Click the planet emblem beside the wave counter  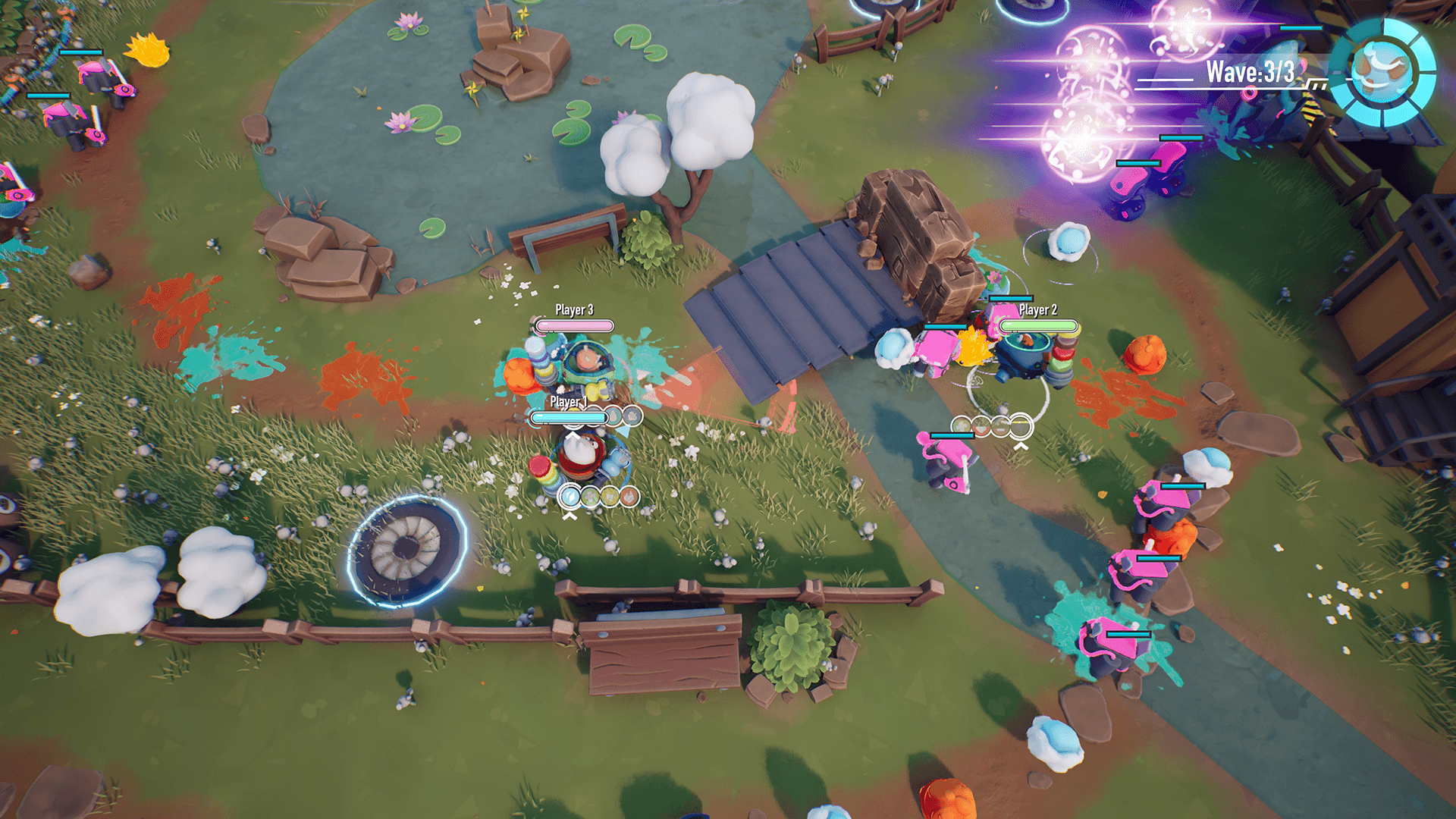pos(1382,73)
